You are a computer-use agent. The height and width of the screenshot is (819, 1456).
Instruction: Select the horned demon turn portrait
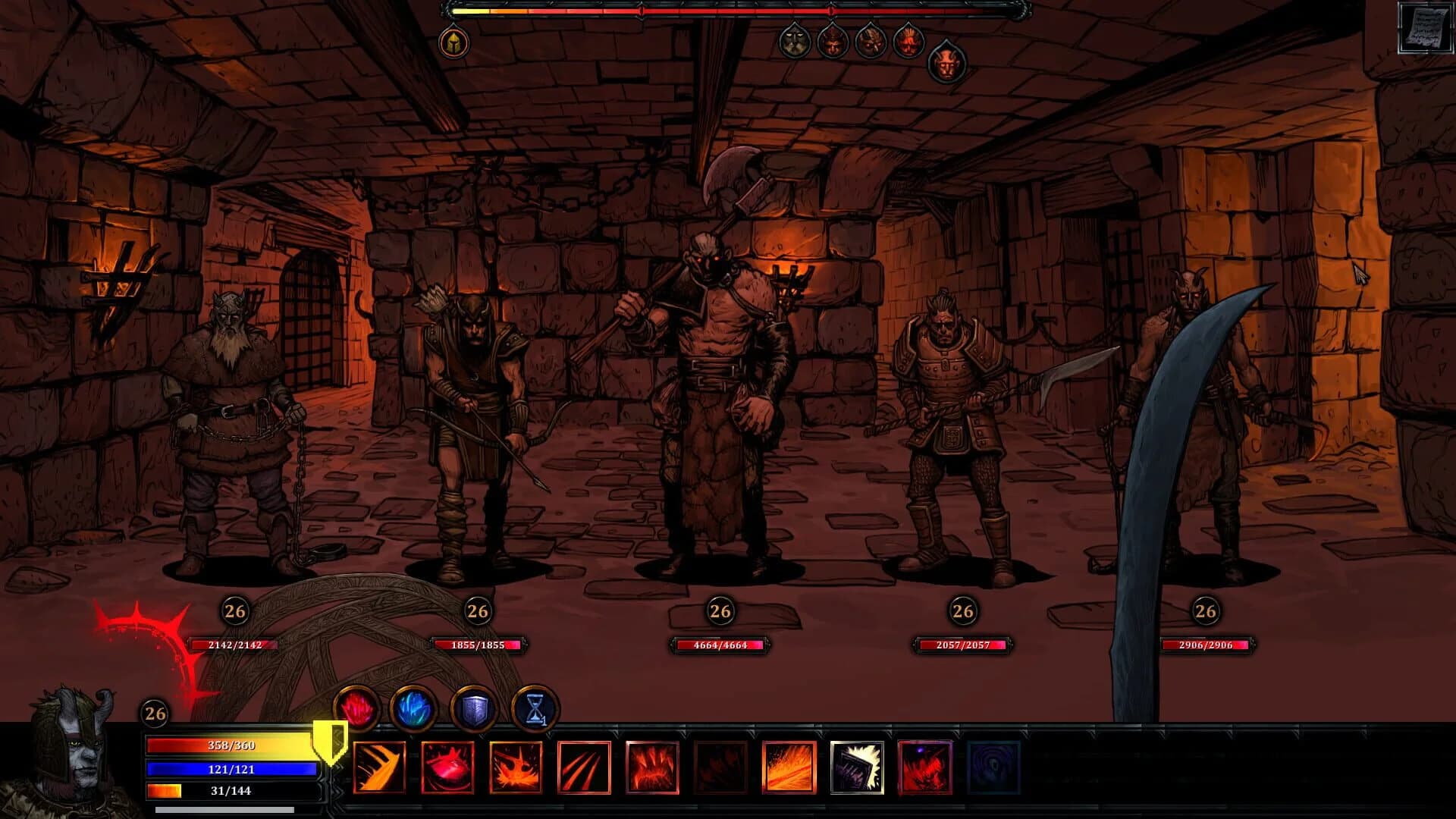pos(945,64)
